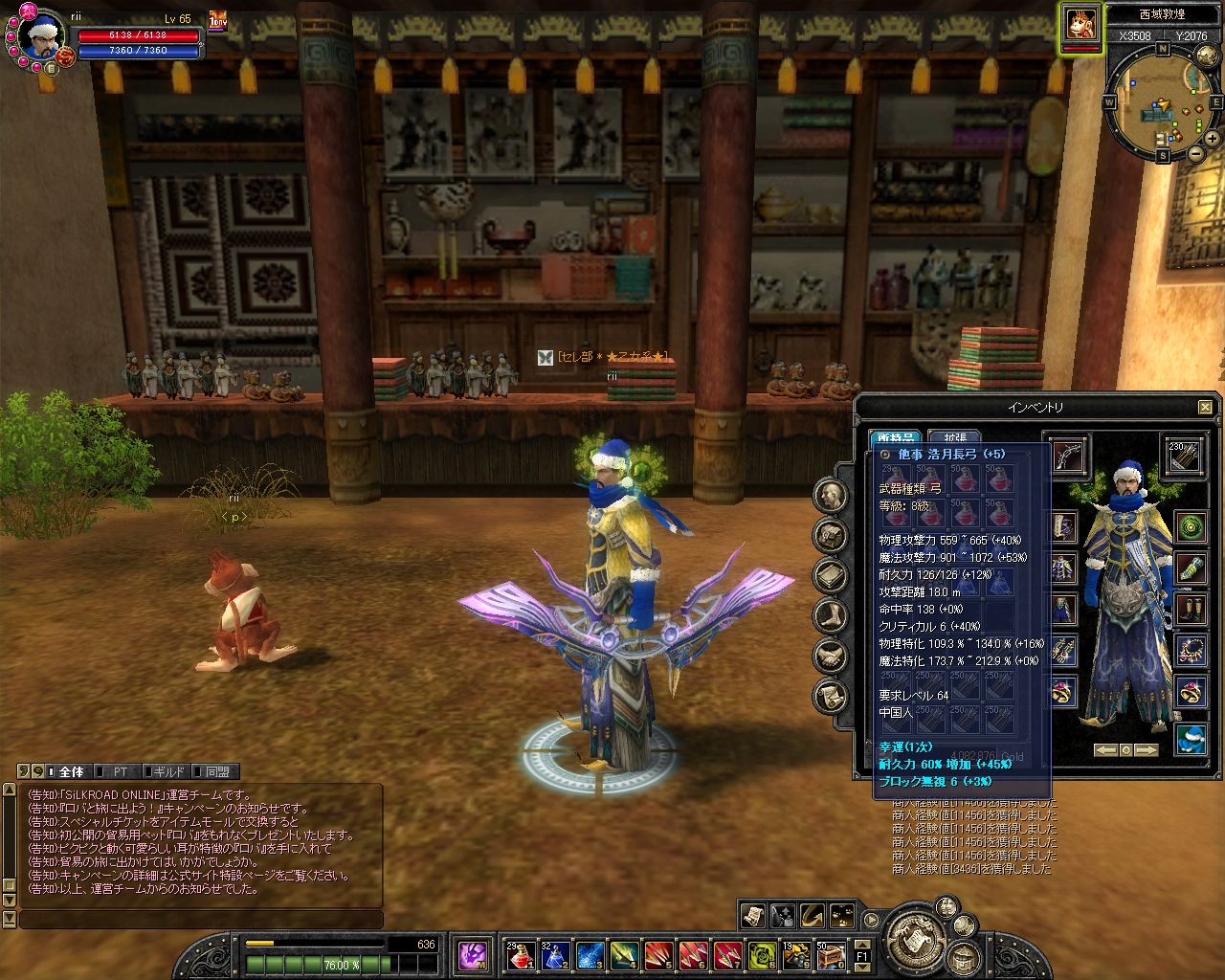The image size is (1225, 980).
Task: Select the equipped bow weapon slot
Action: [x=1068, y=456]
